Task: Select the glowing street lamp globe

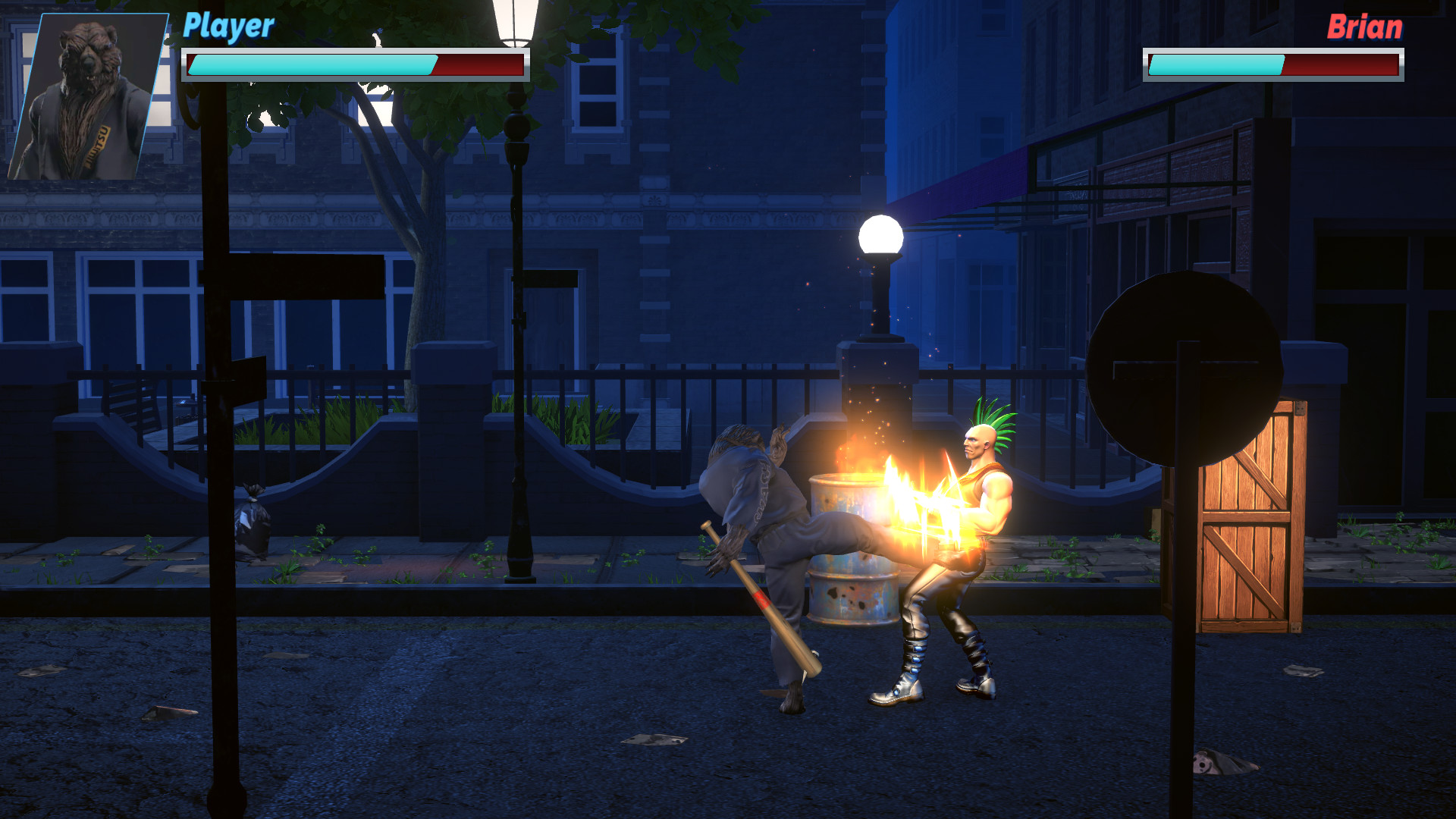Action: coord(880,235)
